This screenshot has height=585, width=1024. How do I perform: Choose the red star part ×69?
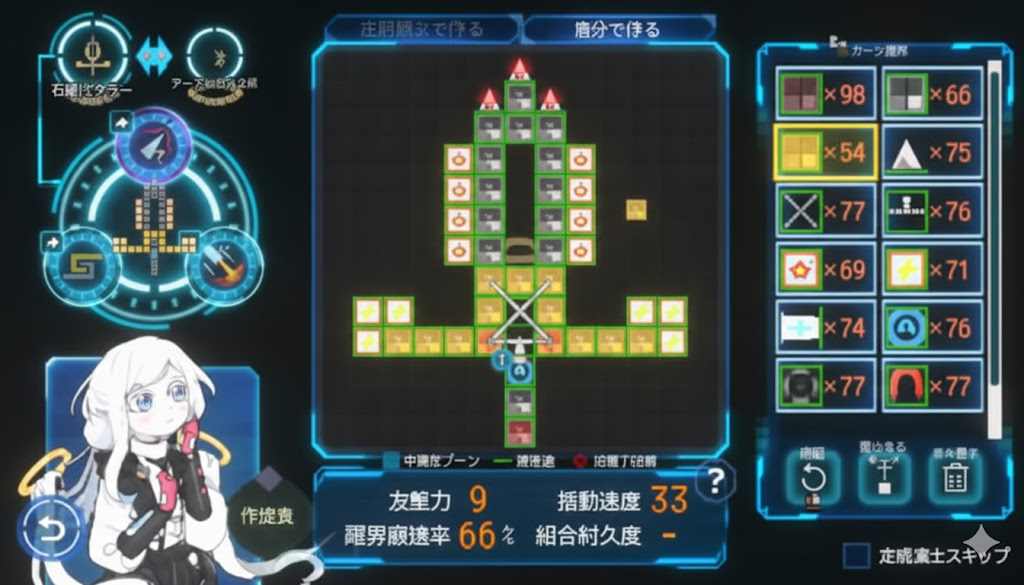click(826, 269)
